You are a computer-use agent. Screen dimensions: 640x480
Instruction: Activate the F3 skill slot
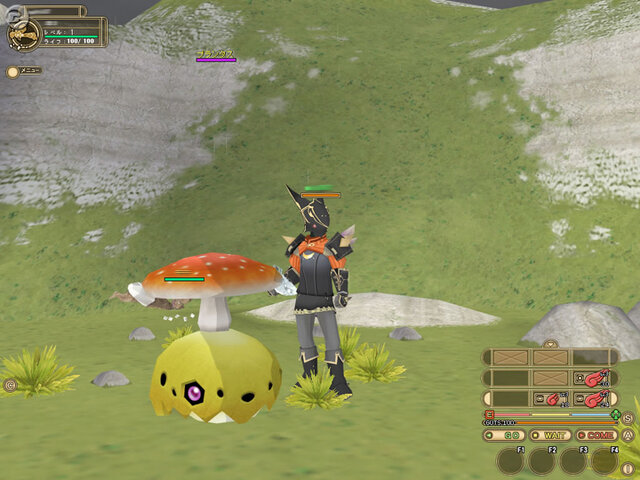tap(573, 461)
